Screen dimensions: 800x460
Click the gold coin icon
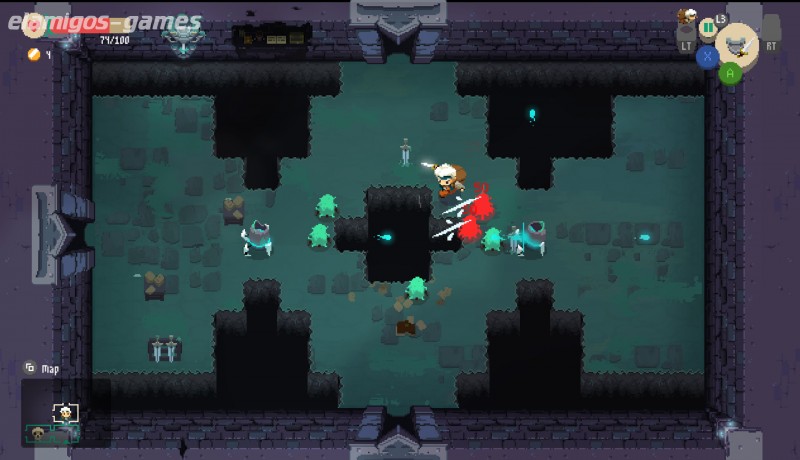click(x=32, y=54)
